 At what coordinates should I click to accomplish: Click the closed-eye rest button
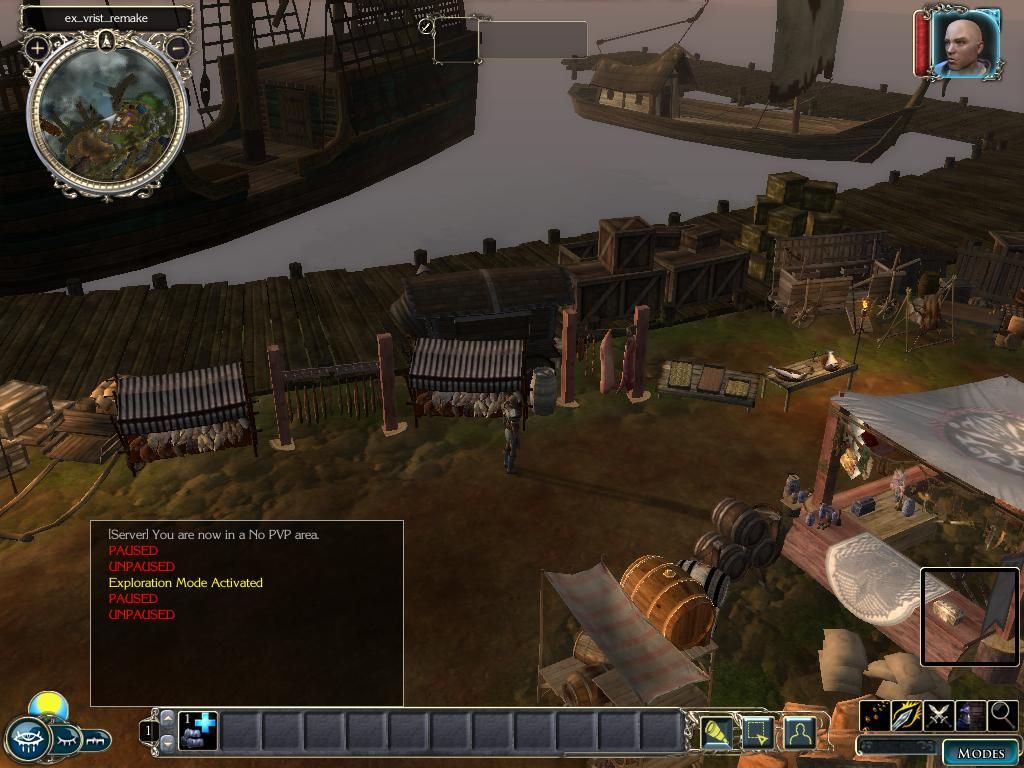tap(66, 740)
